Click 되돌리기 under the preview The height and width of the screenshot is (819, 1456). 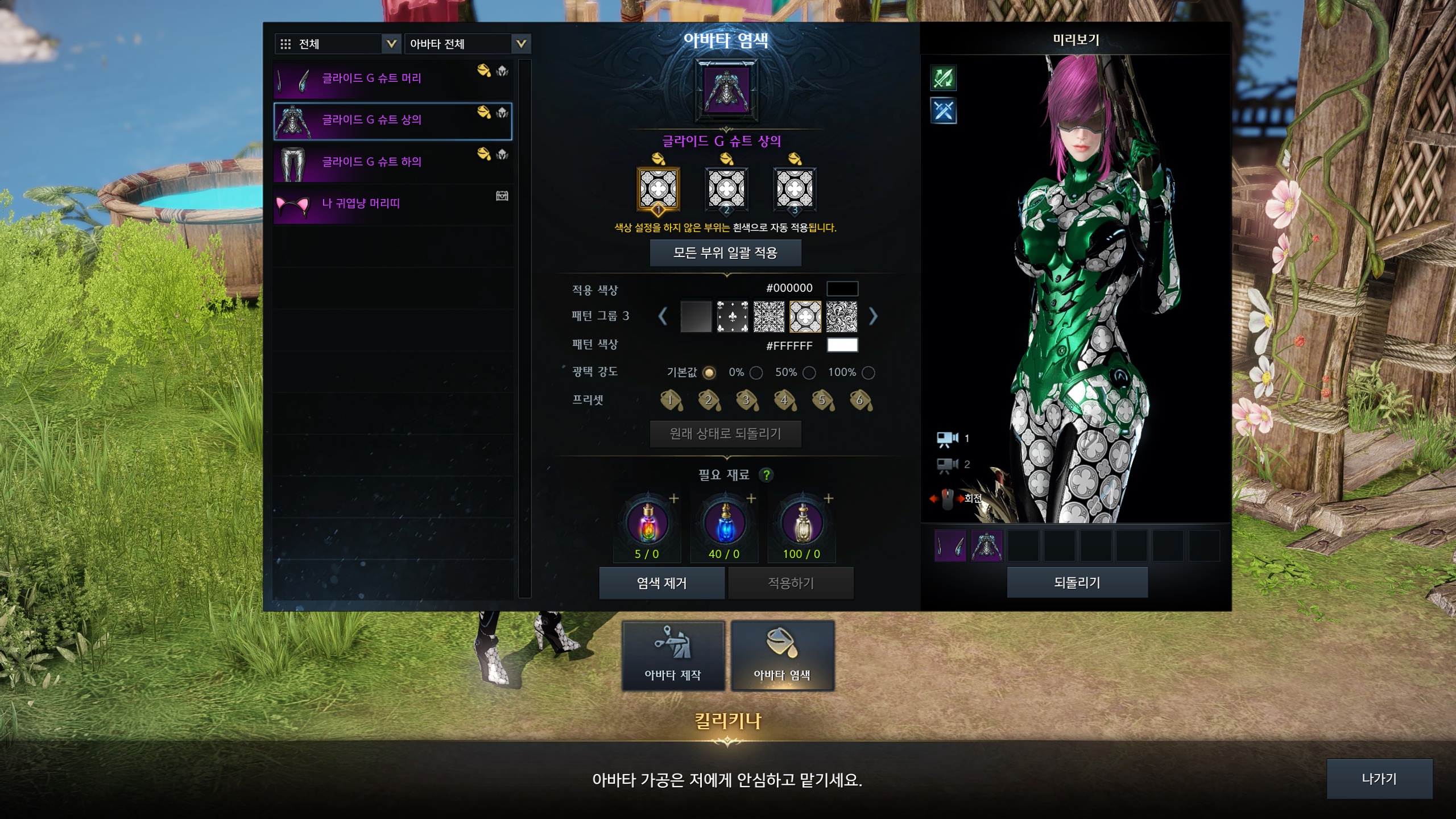(1077, 582)
